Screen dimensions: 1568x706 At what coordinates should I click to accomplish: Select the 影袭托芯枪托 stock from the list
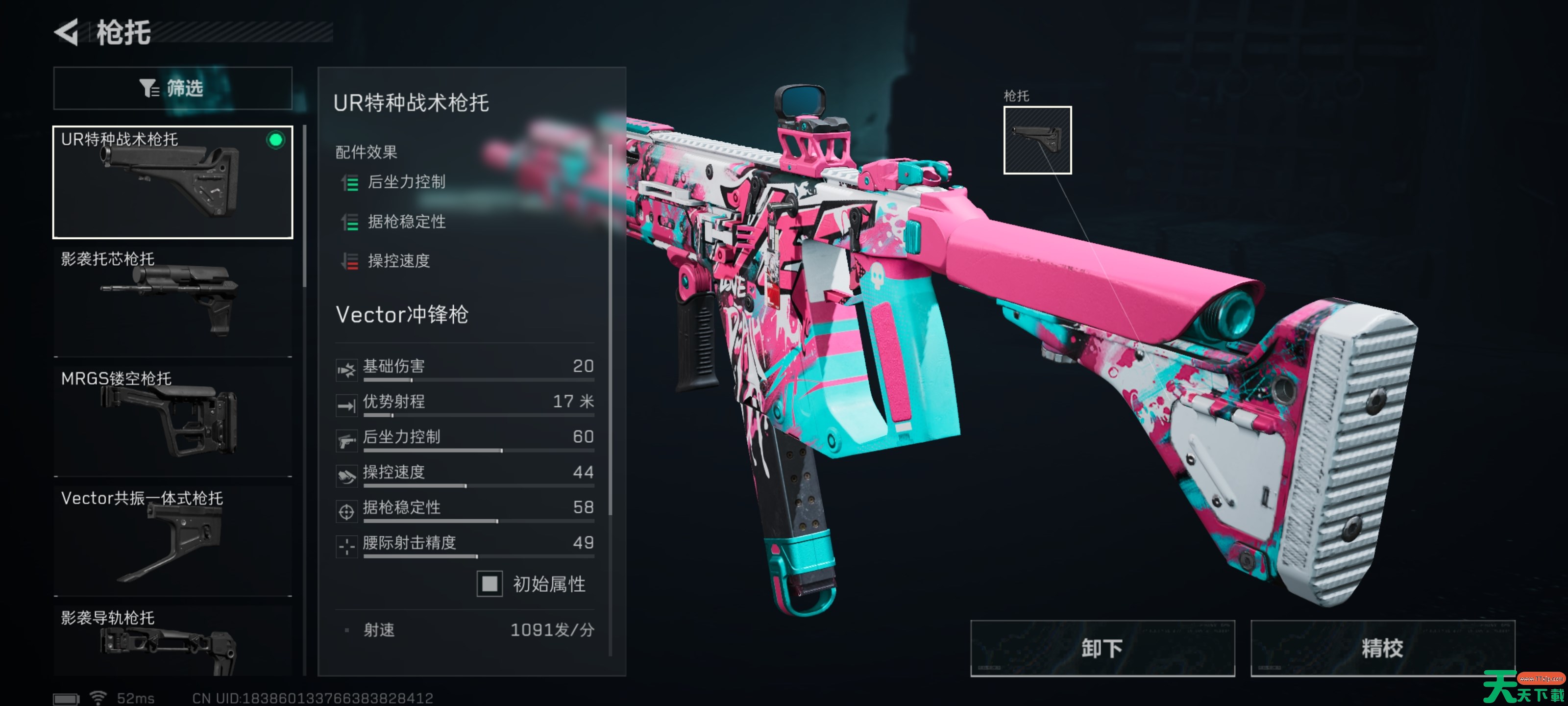(172, 299)
